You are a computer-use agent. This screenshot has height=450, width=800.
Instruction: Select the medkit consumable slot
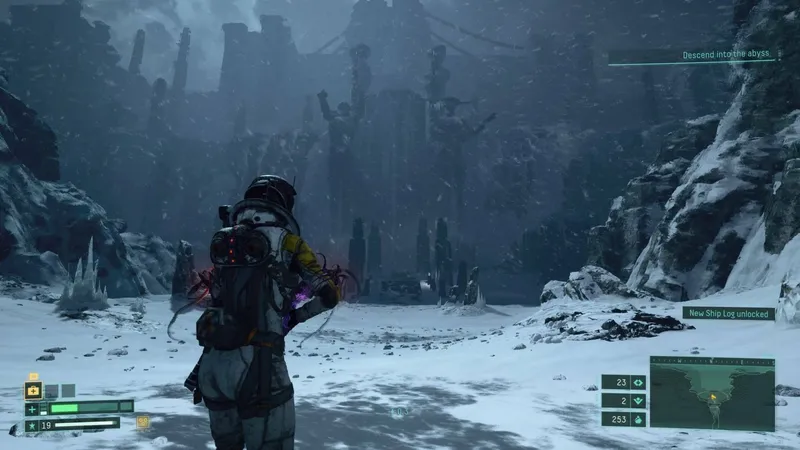coord(33,391)
